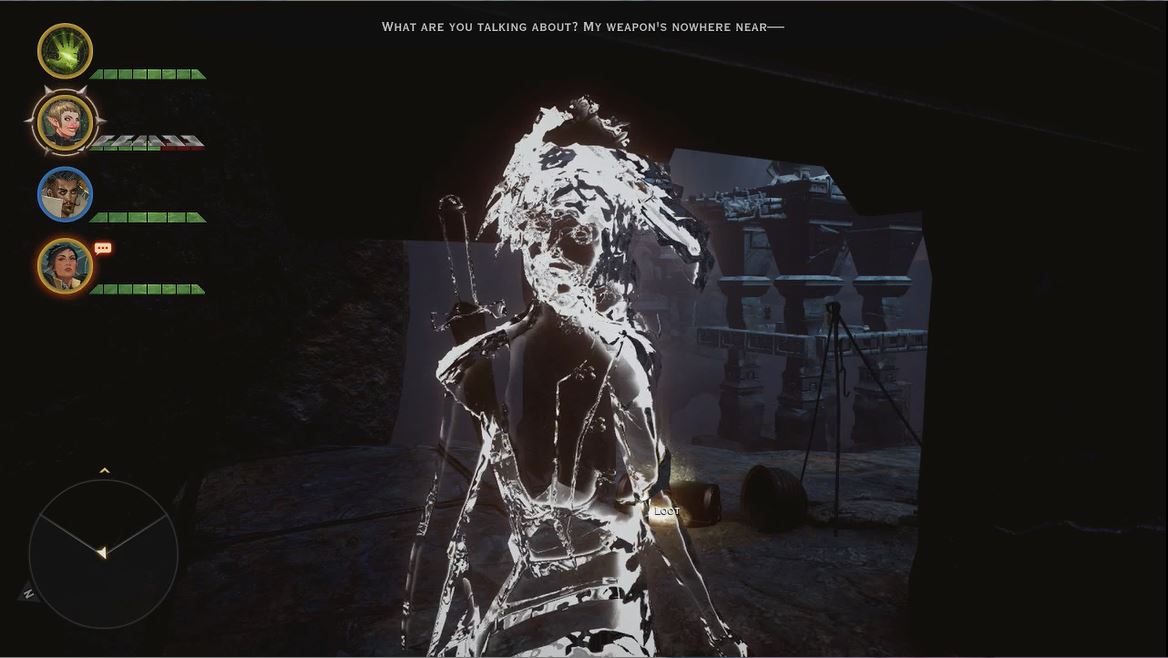Viewport: 1168px width, 658px height.
Task: Click the circular radar compass
Action: (103, 553)
